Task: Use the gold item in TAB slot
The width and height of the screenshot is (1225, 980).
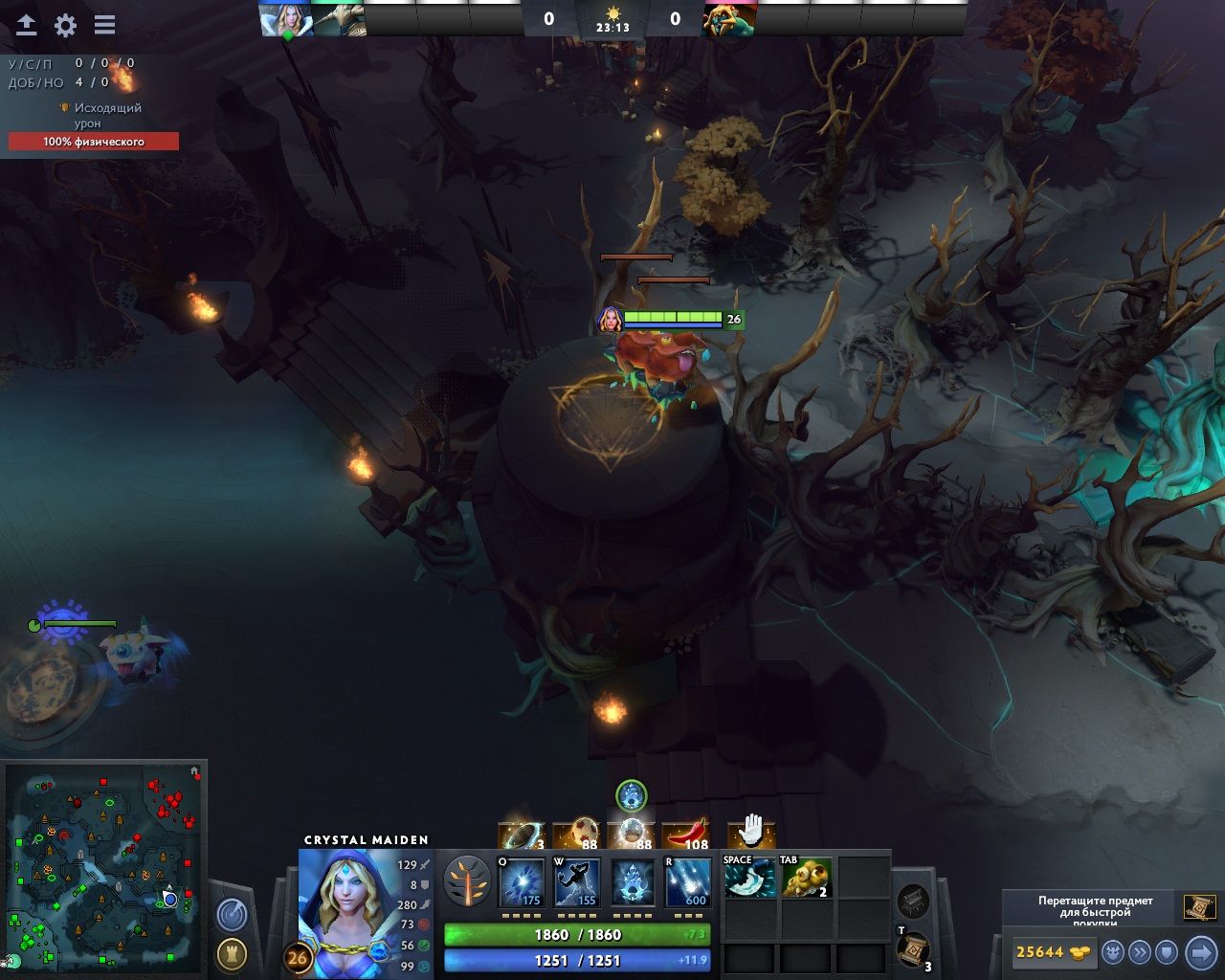Action: [806, 878]
